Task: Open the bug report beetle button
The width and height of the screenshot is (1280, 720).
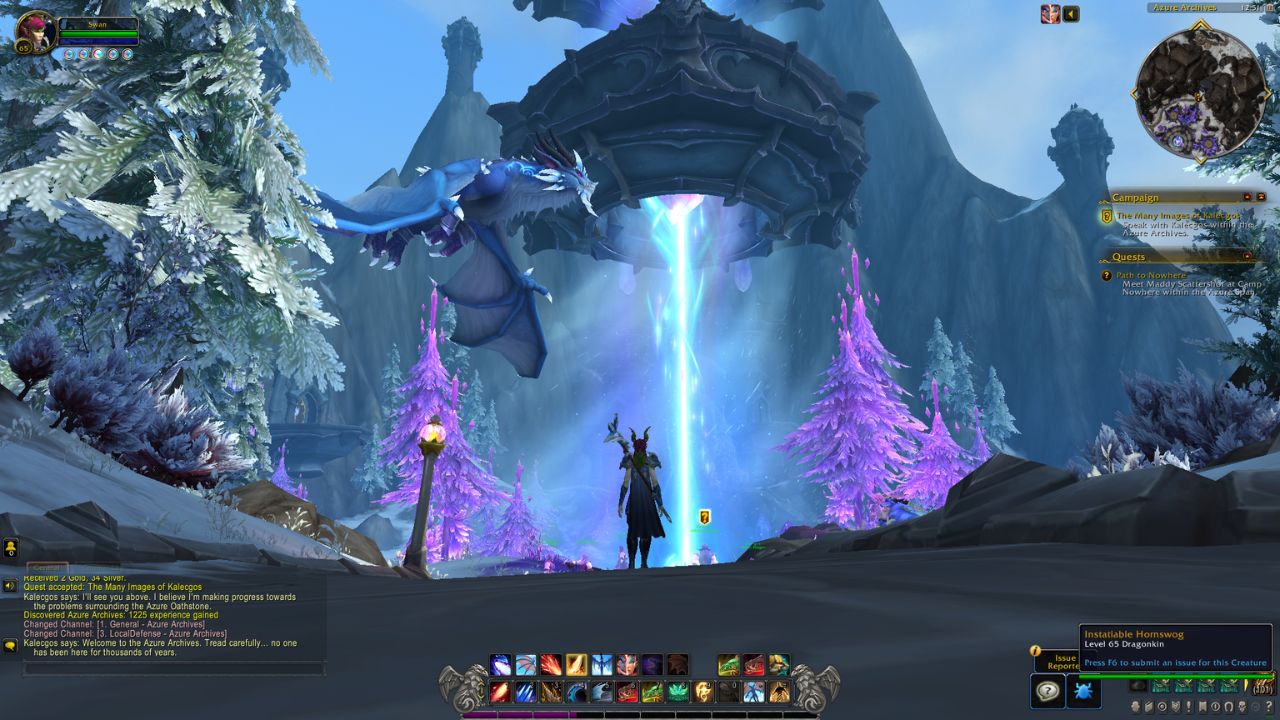Action: pos(1084,691)
